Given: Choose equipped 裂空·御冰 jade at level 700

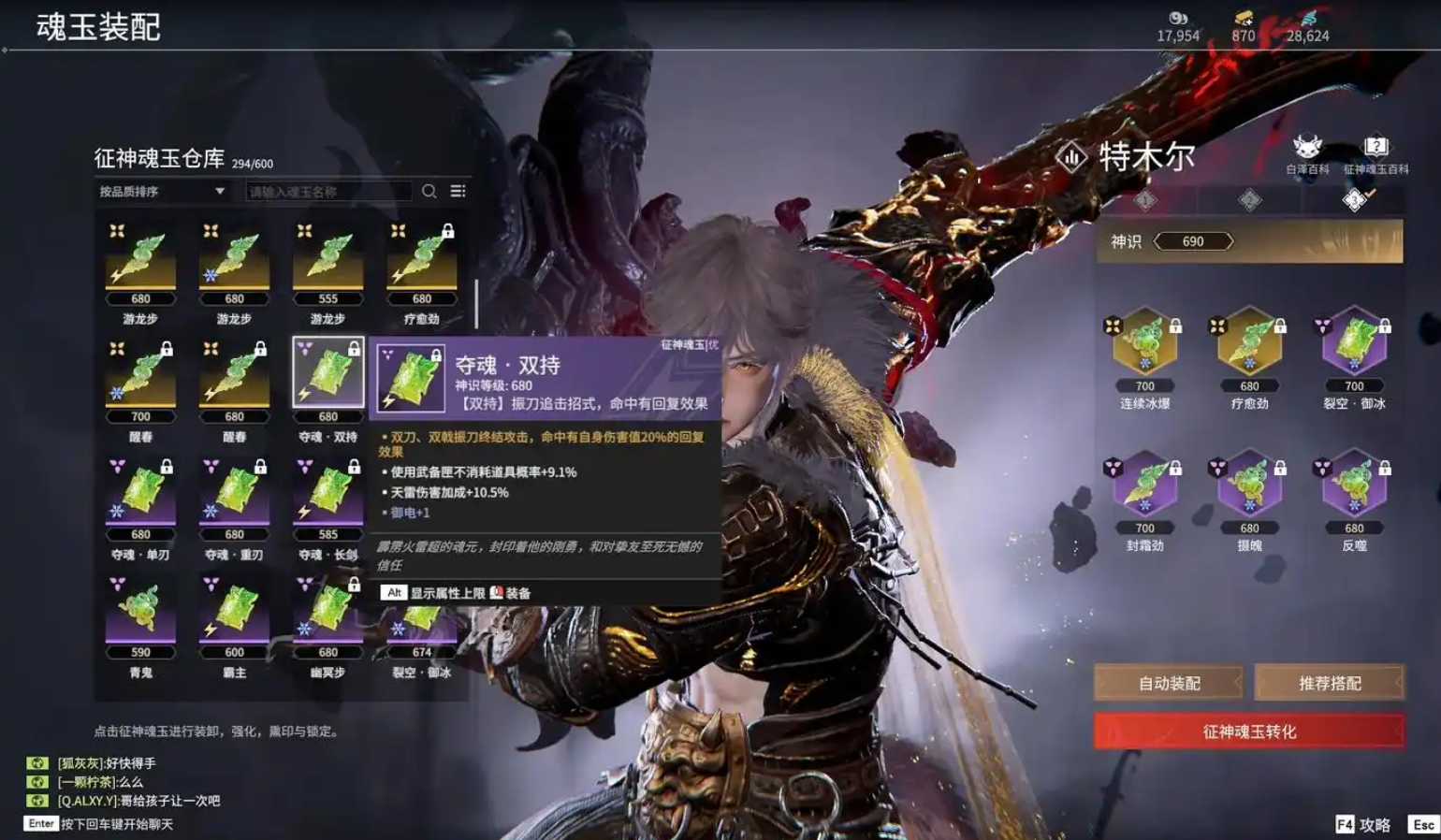Looking at the screenshot, I should coord(1354,343).
